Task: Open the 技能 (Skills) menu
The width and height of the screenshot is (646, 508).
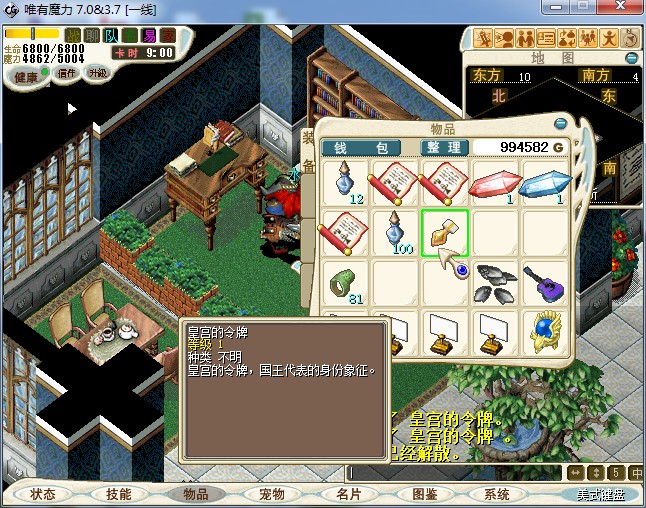Action: [x=118, y=494]
